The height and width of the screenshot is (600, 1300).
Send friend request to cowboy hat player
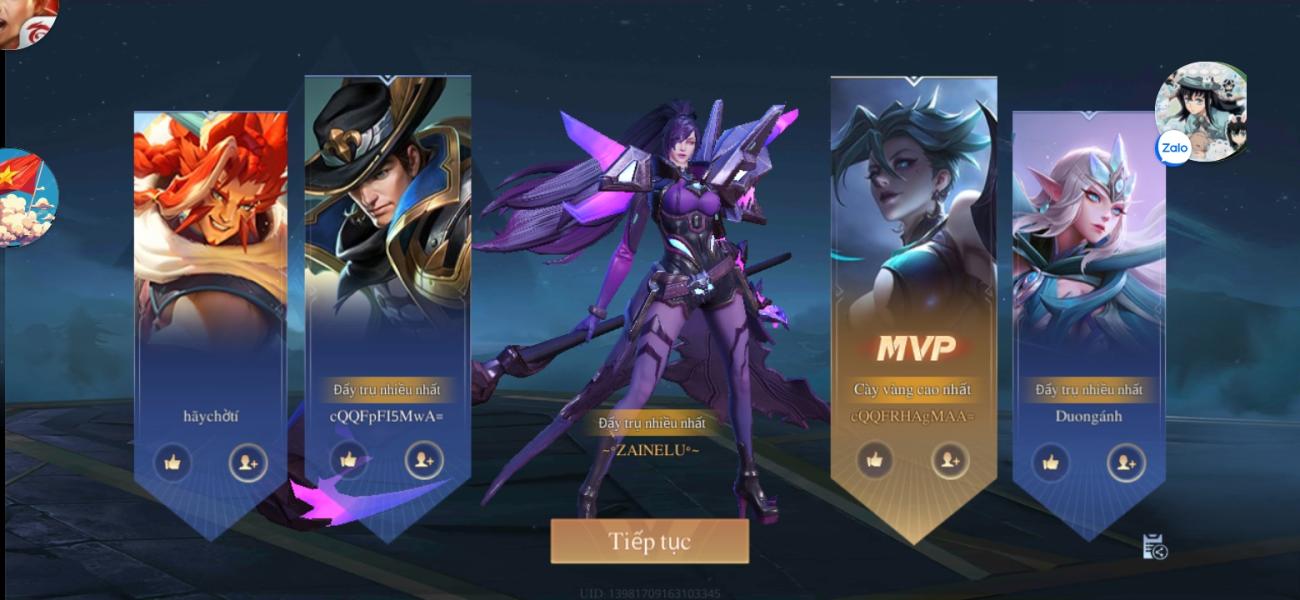(x=424, y=460)
